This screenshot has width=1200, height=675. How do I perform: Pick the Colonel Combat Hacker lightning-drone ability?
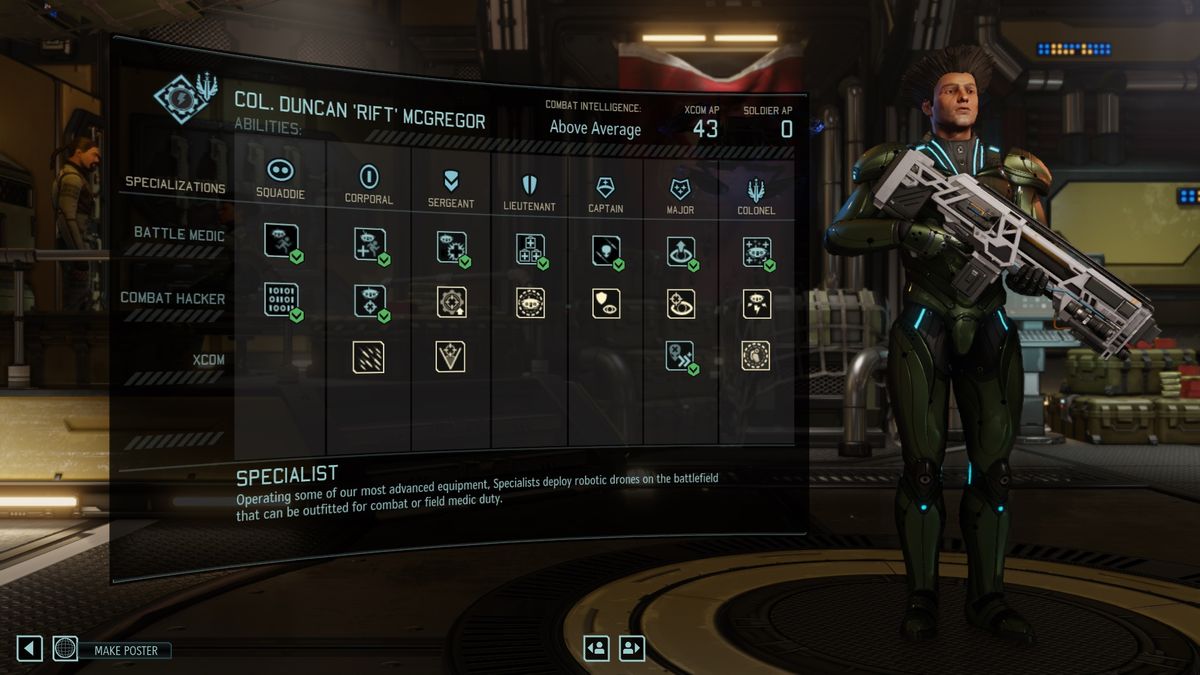click(756, 304)
